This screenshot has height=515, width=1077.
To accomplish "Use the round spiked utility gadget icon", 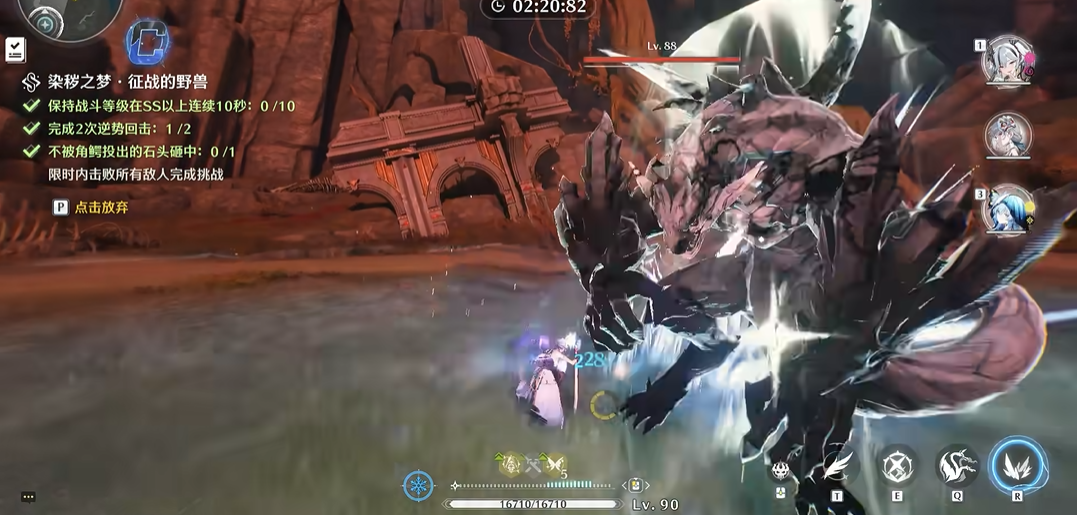I will click(781, 470).
